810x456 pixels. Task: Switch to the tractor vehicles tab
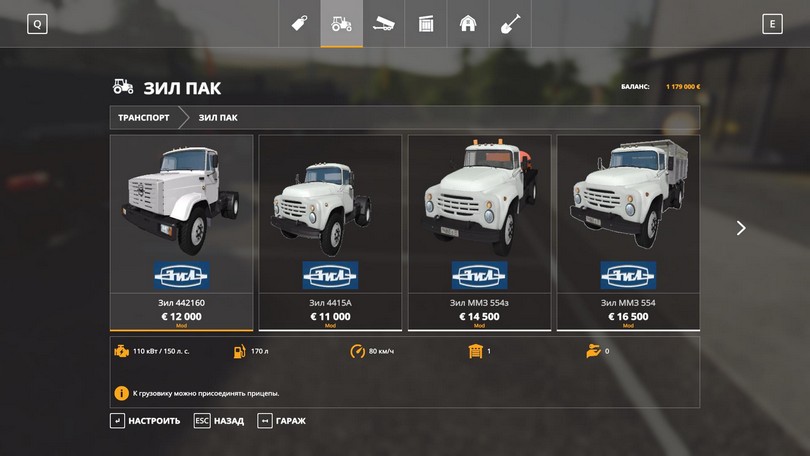pyautogui.click(x=341, y=25)
